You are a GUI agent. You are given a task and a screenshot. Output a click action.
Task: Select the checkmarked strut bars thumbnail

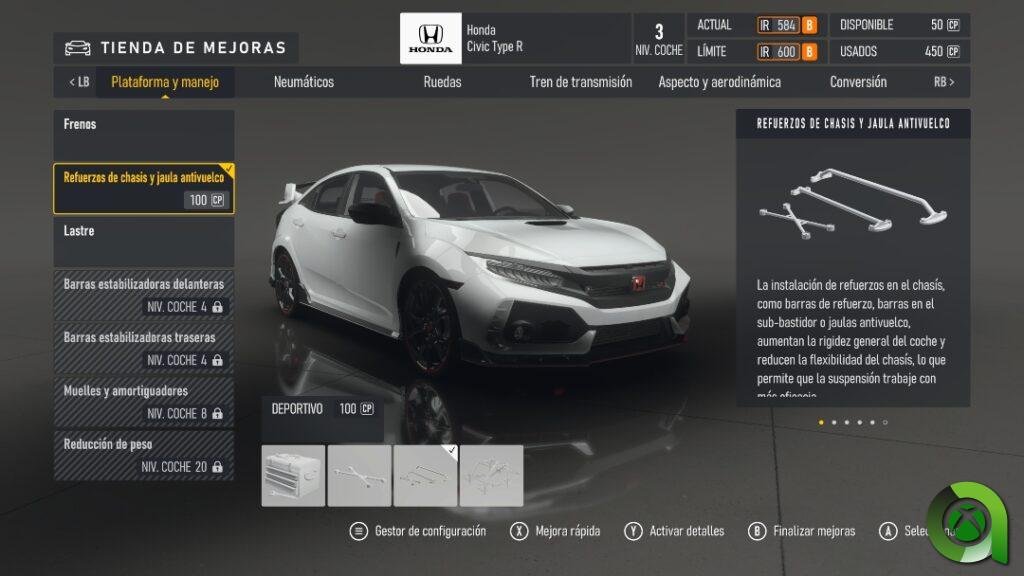(x=425, y=475)
